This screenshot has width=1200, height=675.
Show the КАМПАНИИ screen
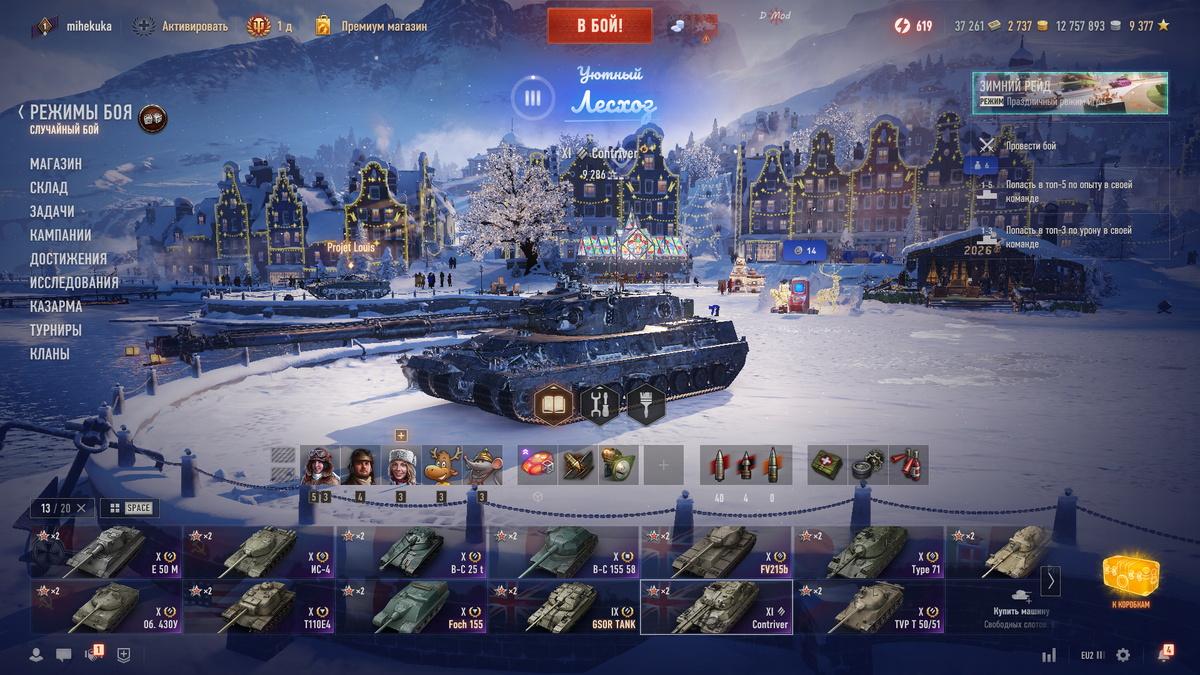point(61,235)
